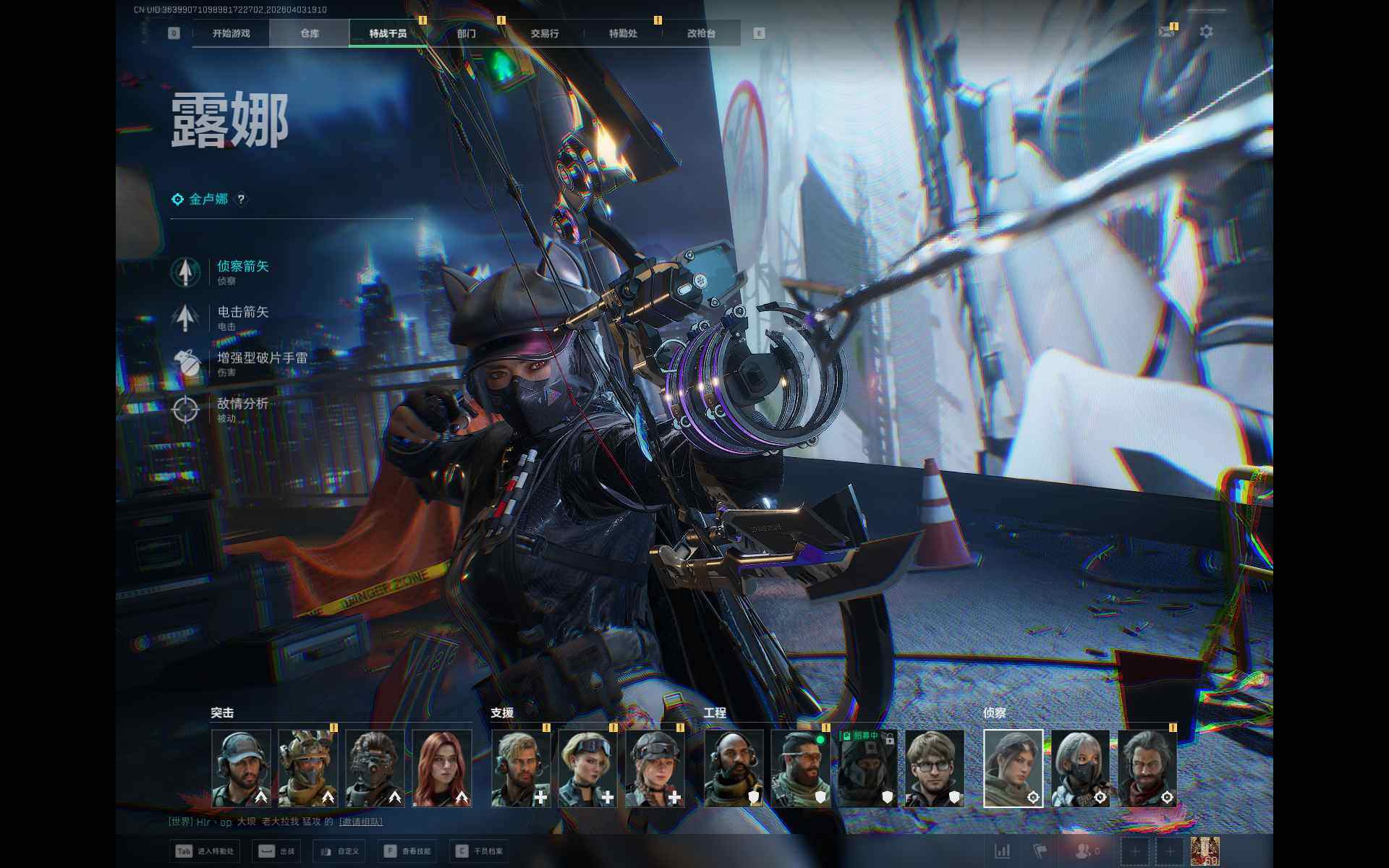
Task: Choose the masked silver-haired recon operator
Action: coord(1080,767)
